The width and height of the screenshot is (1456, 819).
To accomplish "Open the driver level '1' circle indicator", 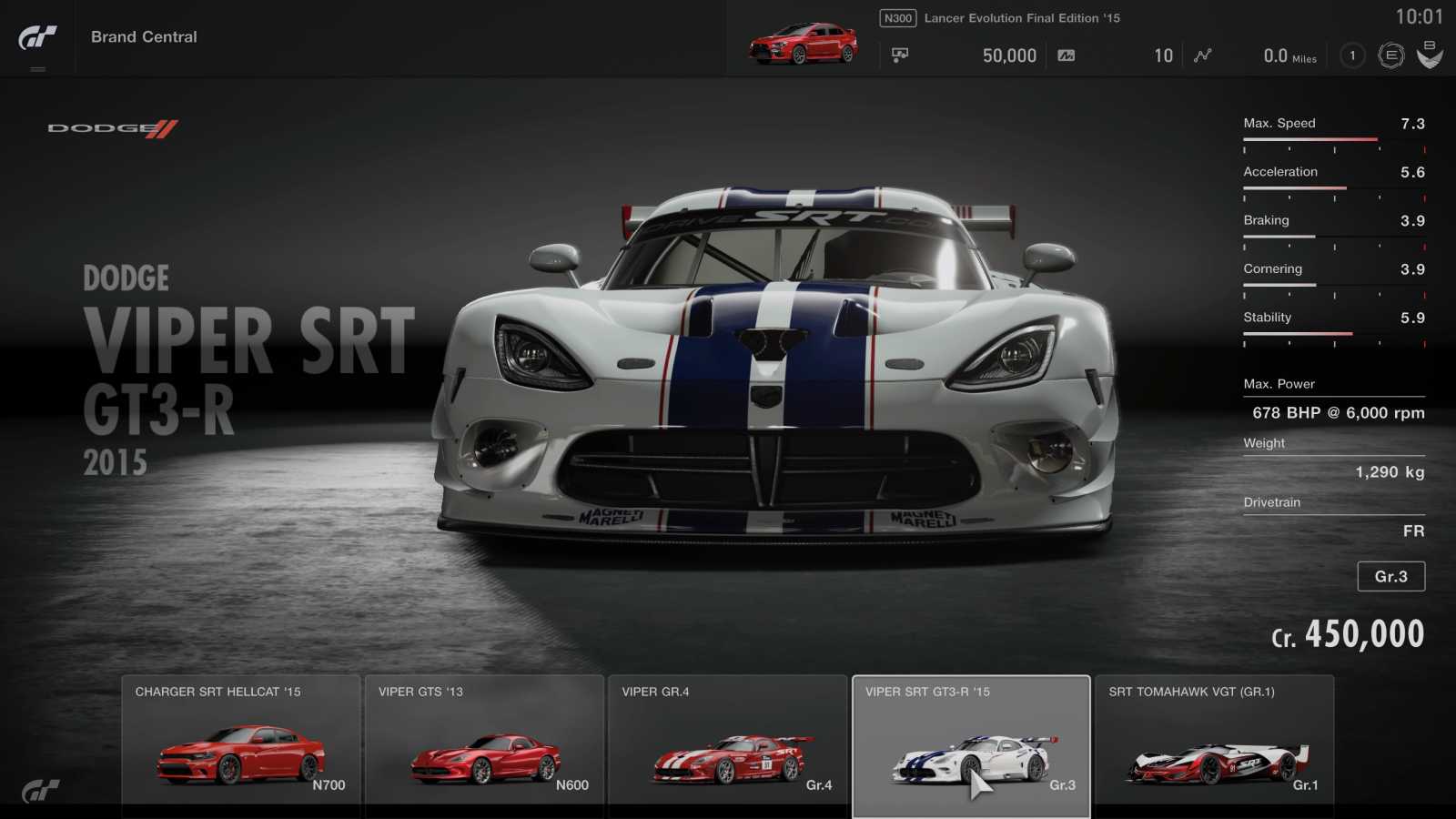I will 1352,56.
